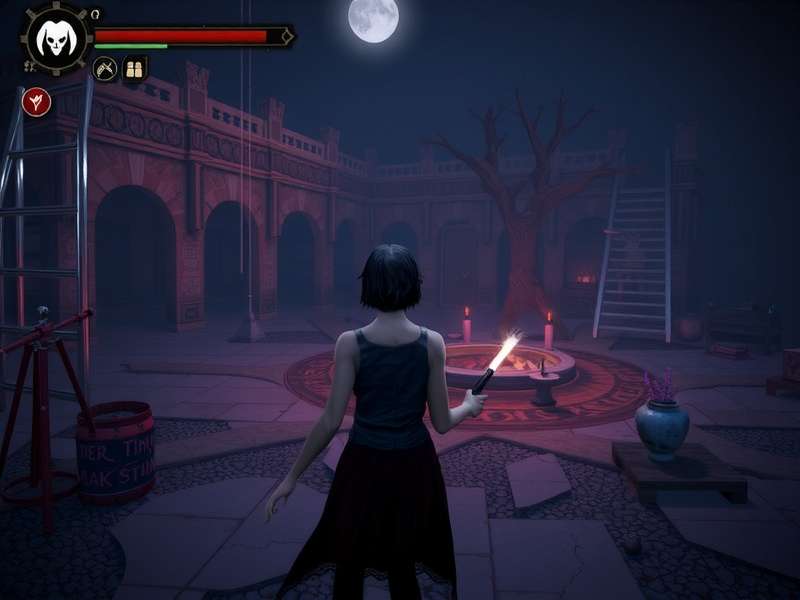Open the parchment pages icon
Image resolution: width=800 pixels, height=600 pixels.
[134, 69]
